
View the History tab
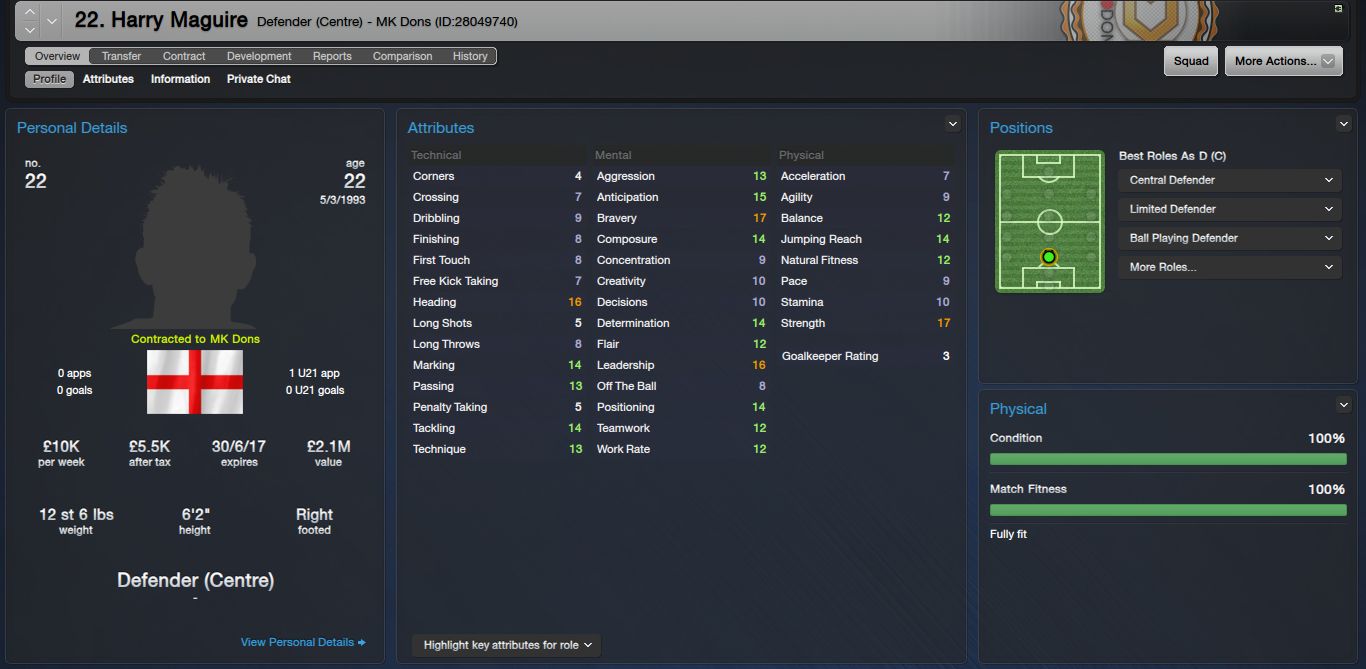pos(470,56)
